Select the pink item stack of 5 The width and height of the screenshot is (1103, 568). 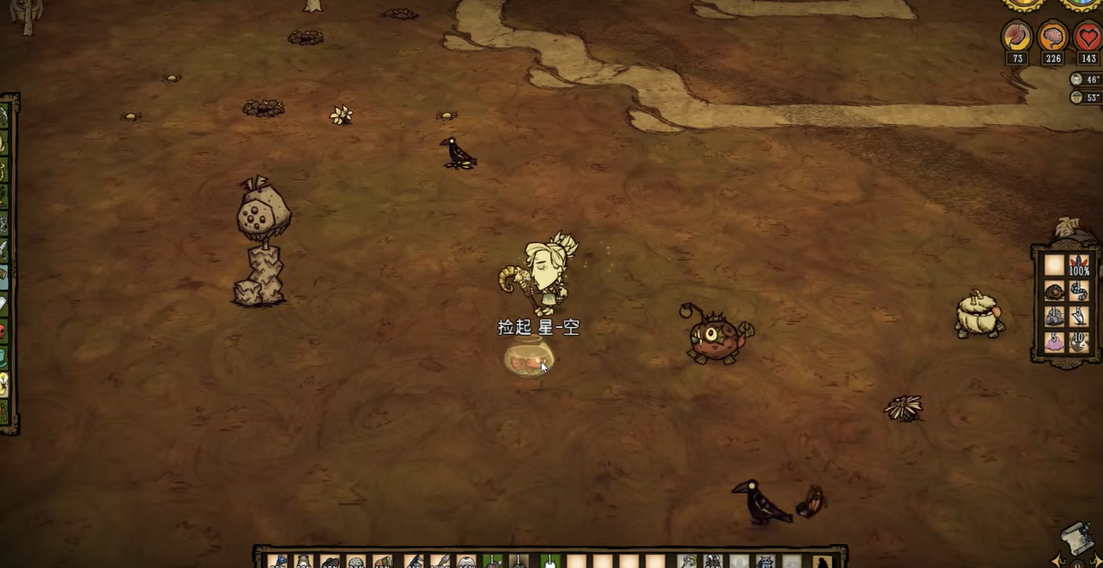1054,342
